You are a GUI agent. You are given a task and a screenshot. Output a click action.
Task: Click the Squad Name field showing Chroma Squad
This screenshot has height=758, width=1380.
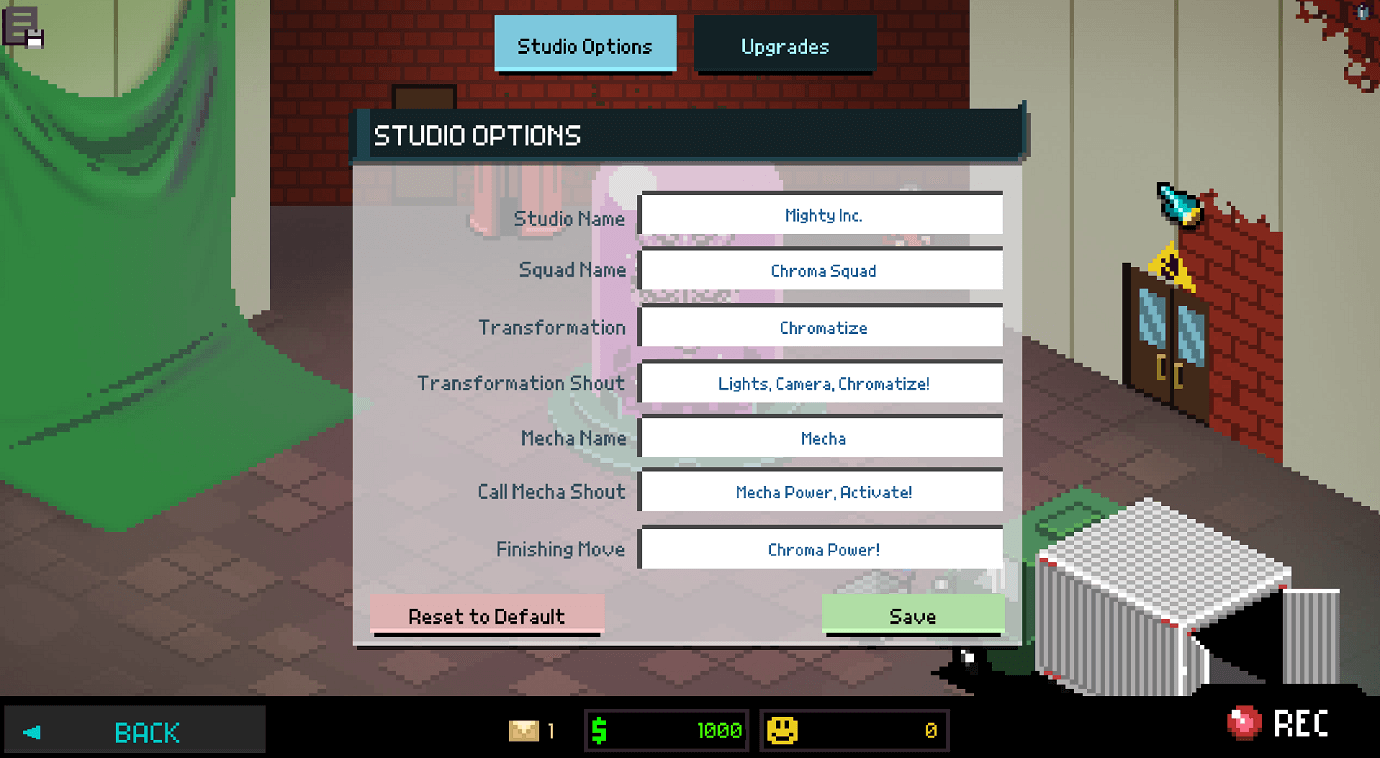tap(822, 270)
